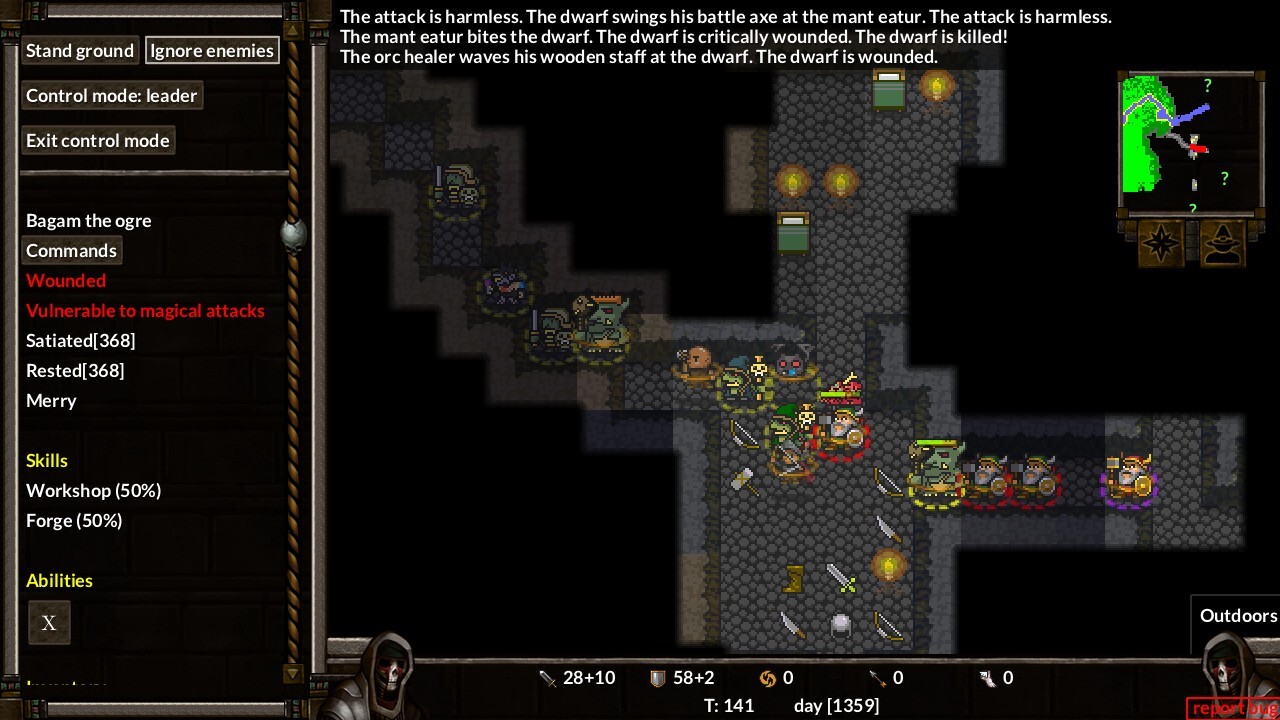Open the Commands list for Bagam

[x=71, y=250]
